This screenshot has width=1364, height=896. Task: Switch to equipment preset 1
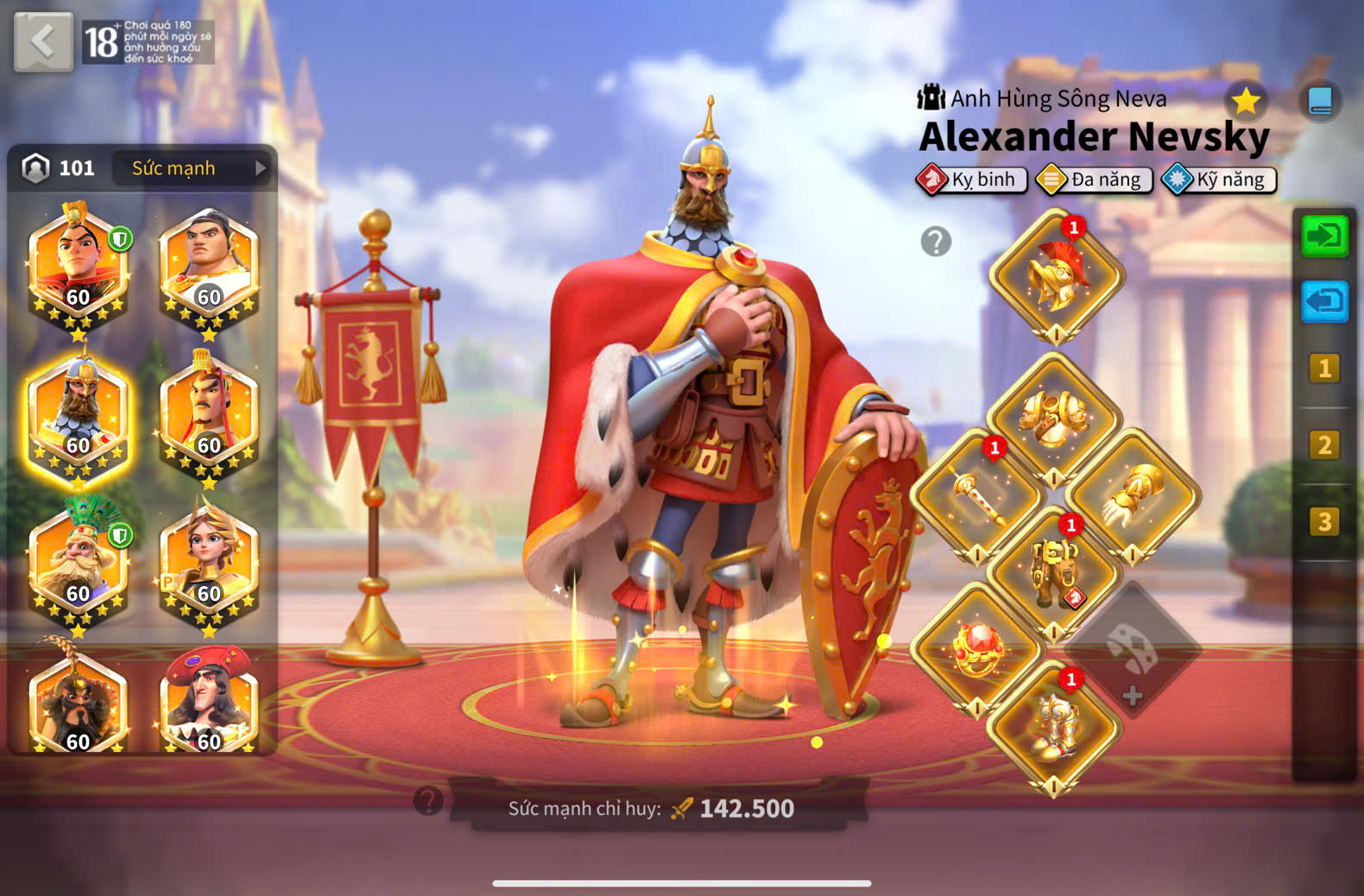click(1323, 369)
